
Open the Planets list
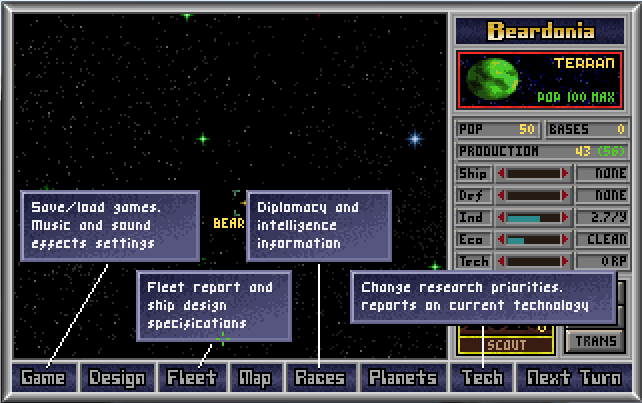pyautogui.click(x=402, y=377)
